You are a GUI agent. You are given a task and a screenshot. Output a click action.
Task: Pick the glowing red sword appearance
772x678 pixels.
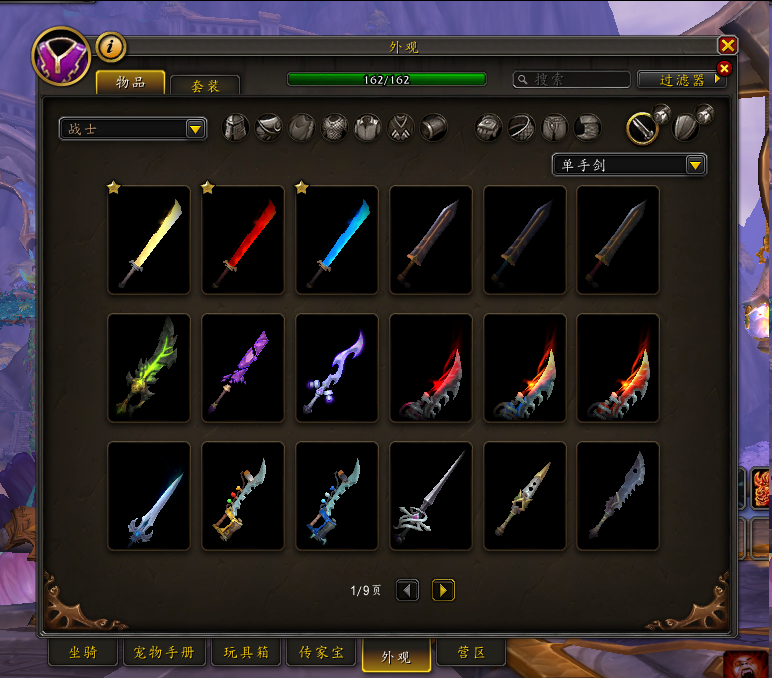coord(243,241)
